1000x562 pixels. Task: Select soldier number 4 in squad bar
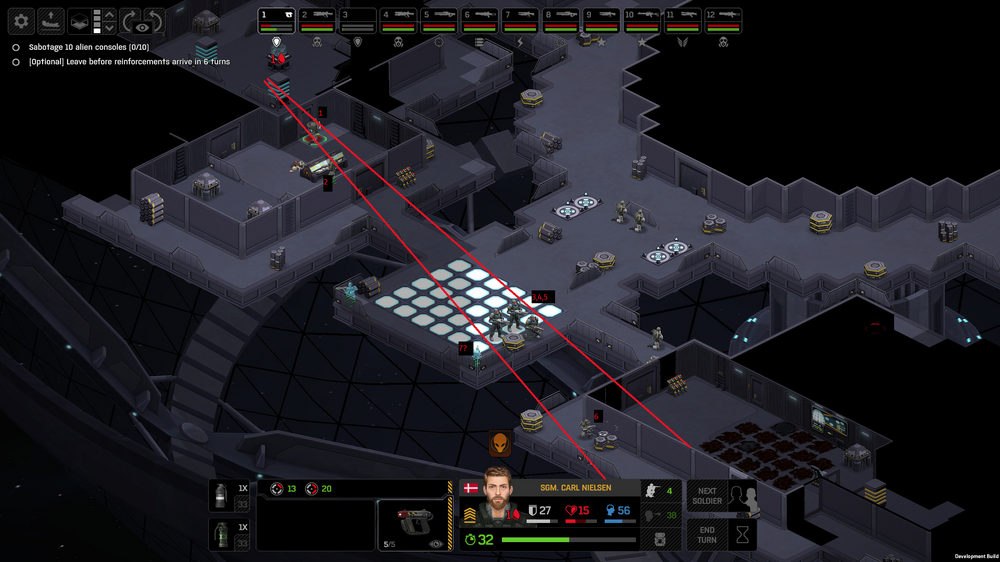399,17
